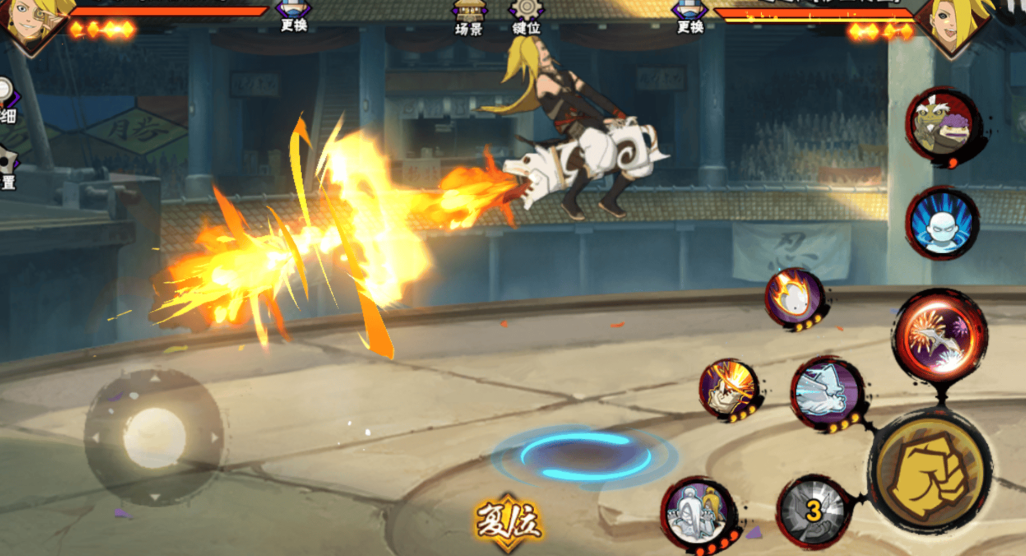Activate the yellow-haired explosion face skill
This screenshot has width=1026, height=556.
[728, 388]
